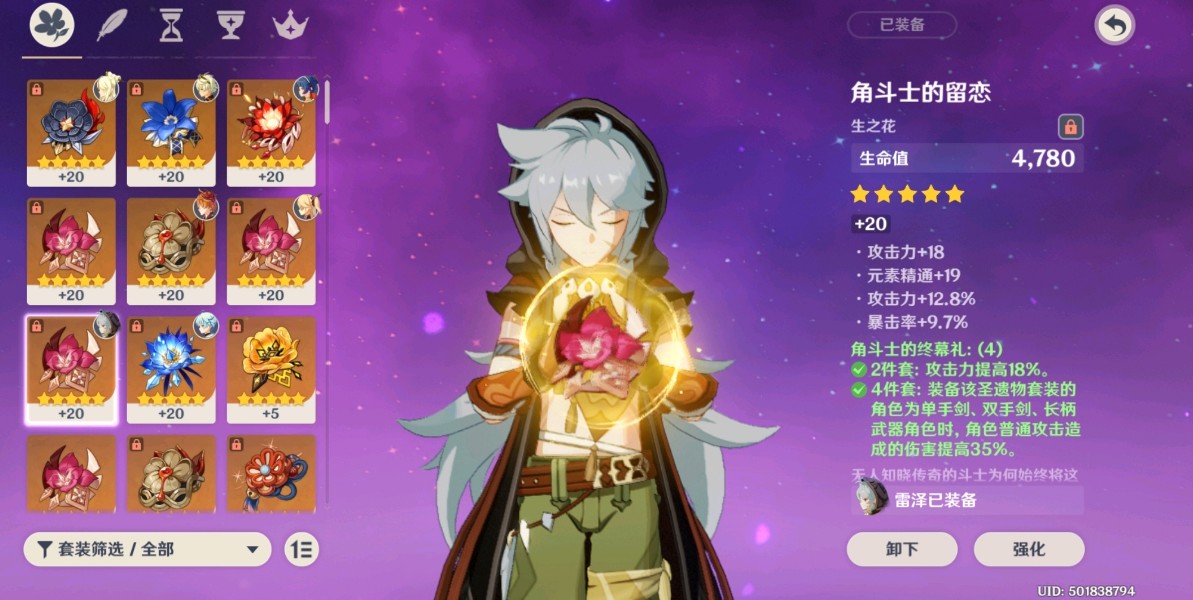Select the goblet artifact tab
This screenshot has height=600, width=1193.
231,26
